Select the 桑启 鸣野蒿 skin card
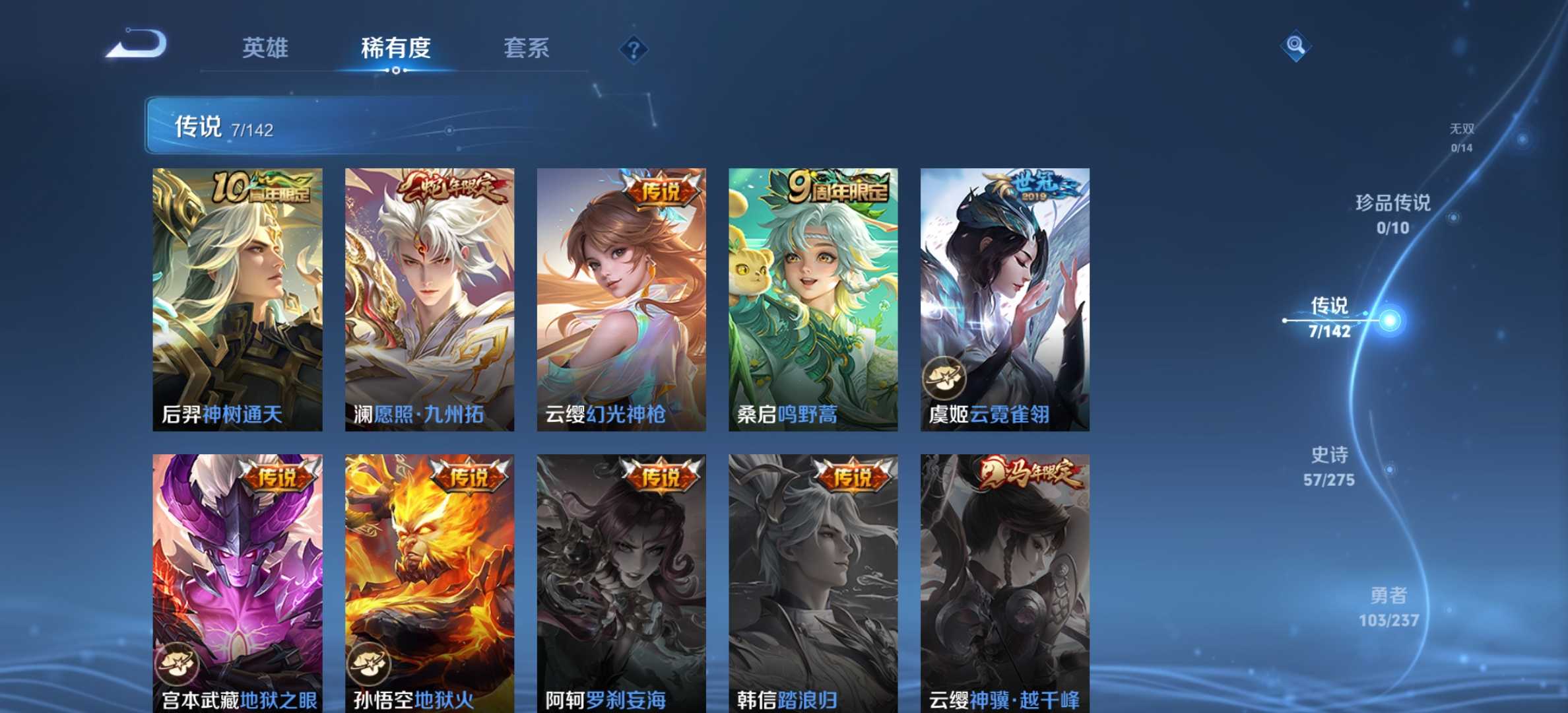1568x713 pixels. (813, 299)
